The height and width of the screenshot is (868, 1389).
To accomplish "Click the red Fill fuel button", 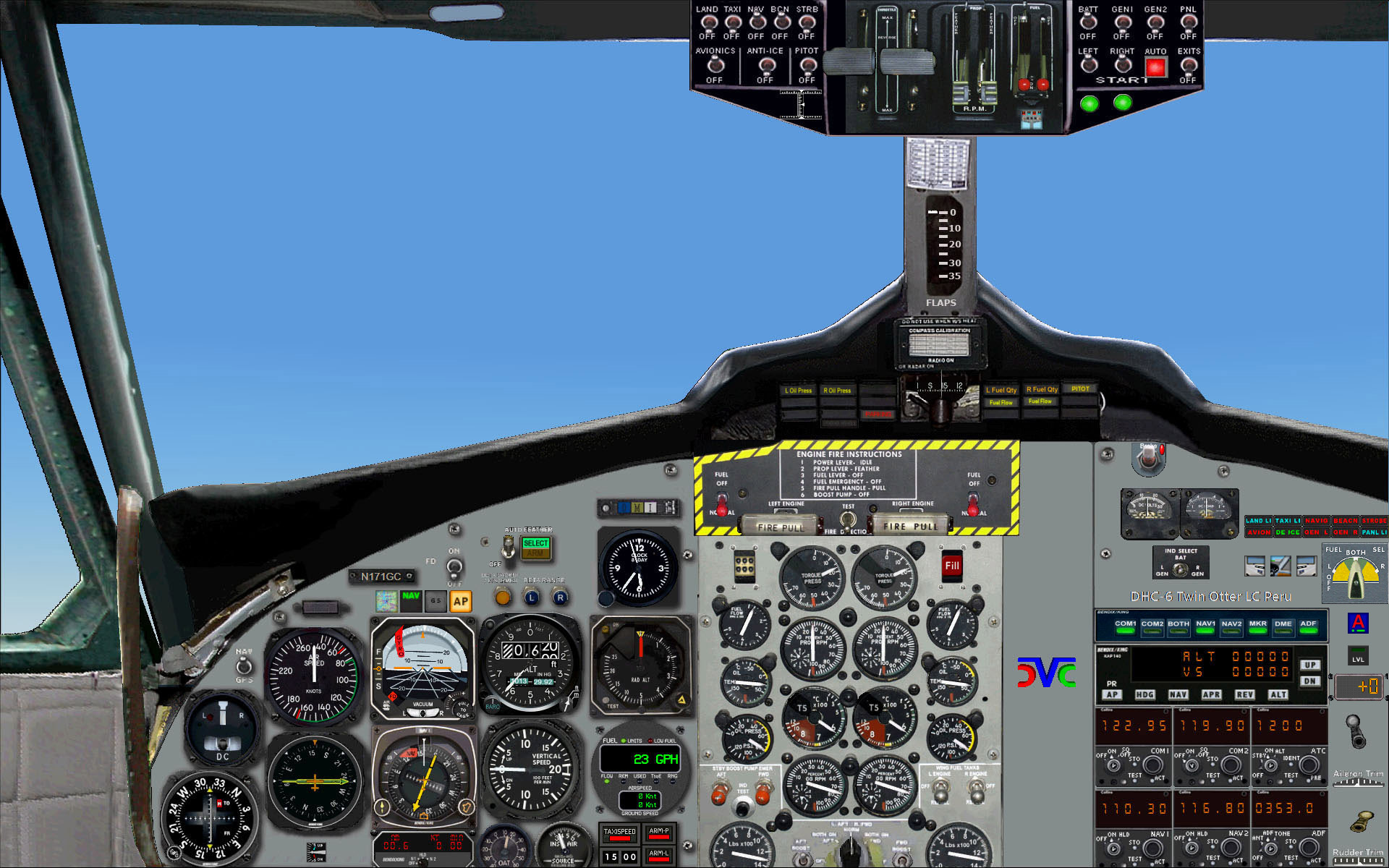I will (x=951, y=566).
